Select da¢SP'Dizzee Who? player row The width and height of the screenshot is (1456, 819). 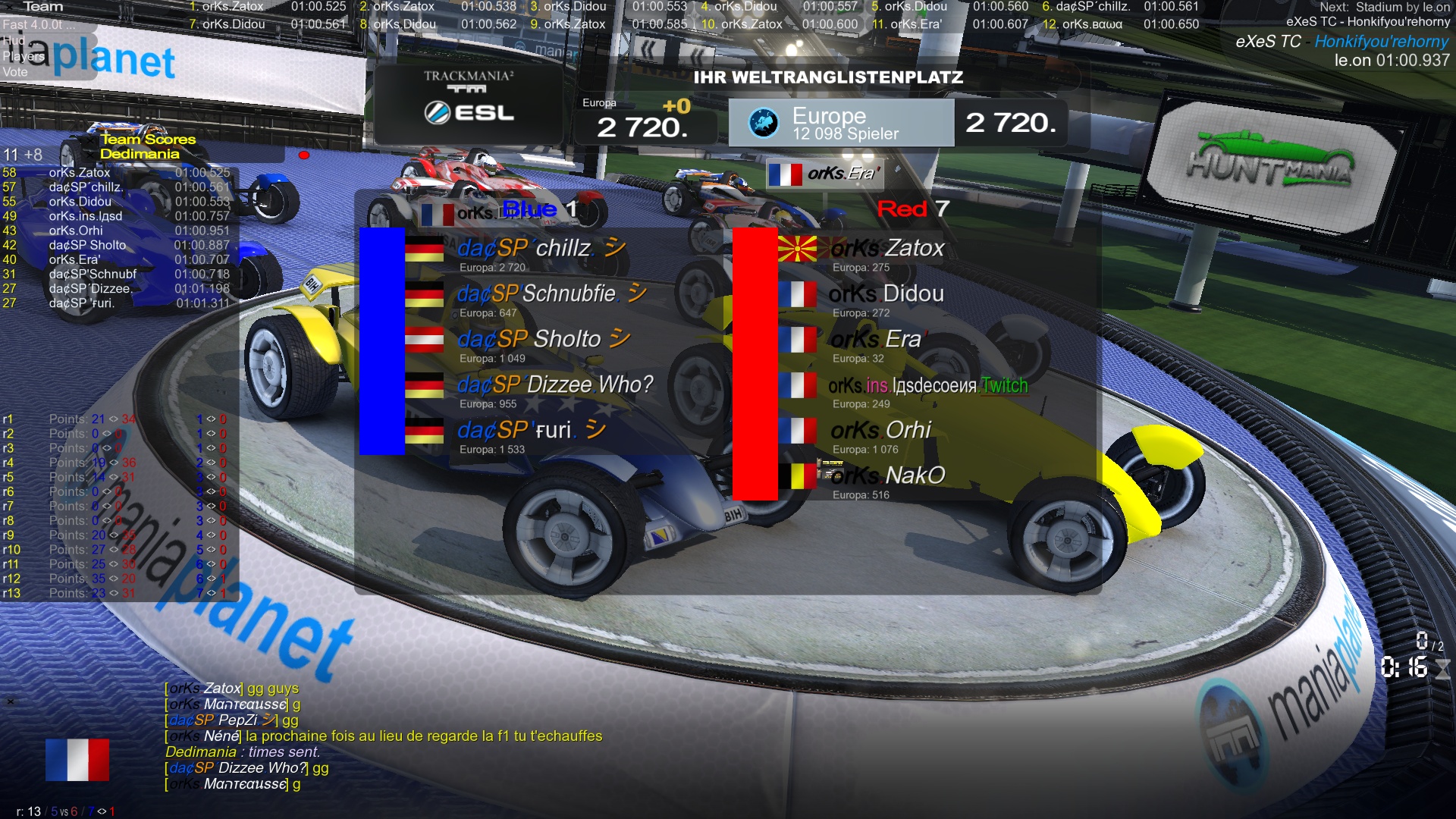554,385
